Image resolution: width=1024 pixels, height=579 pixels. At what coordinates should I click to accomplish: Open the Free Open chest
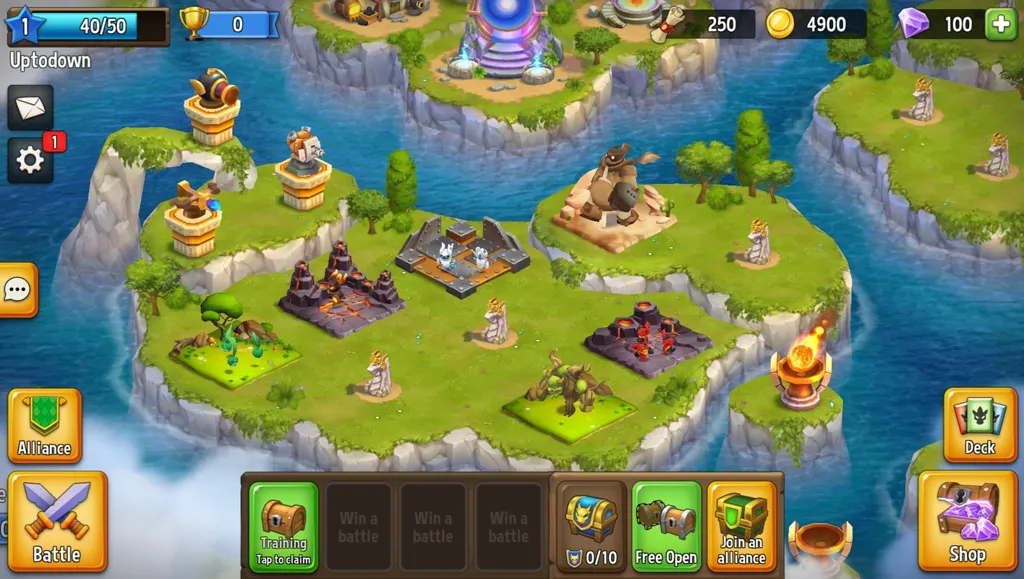tap(666, 527)
